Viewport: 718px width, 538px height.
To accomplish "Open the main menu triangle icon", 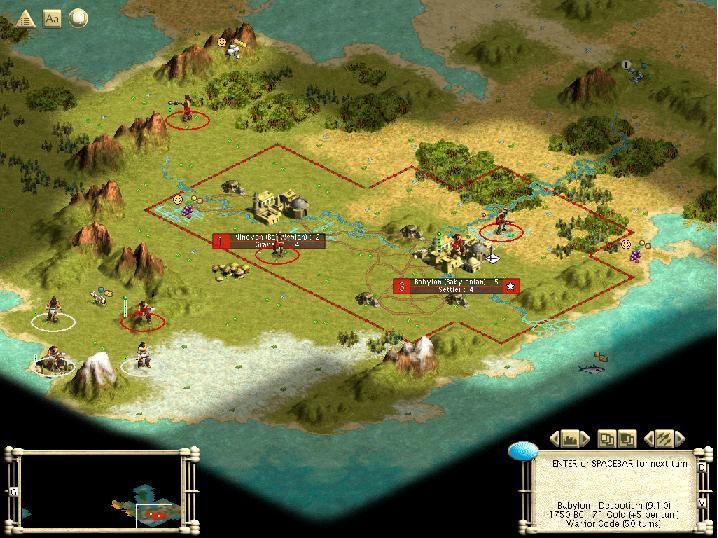I will pyautogui.click(x=26, y=17).
